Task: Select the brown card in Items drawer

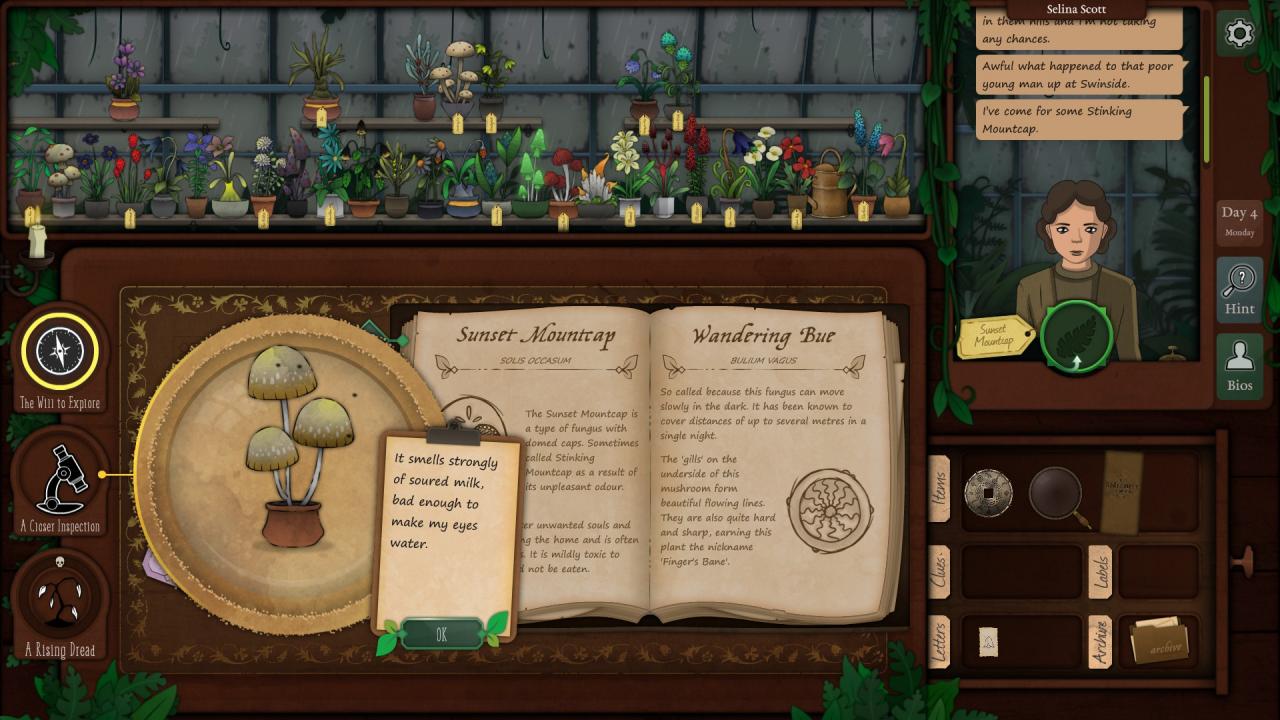Action: click(1121, 490)
